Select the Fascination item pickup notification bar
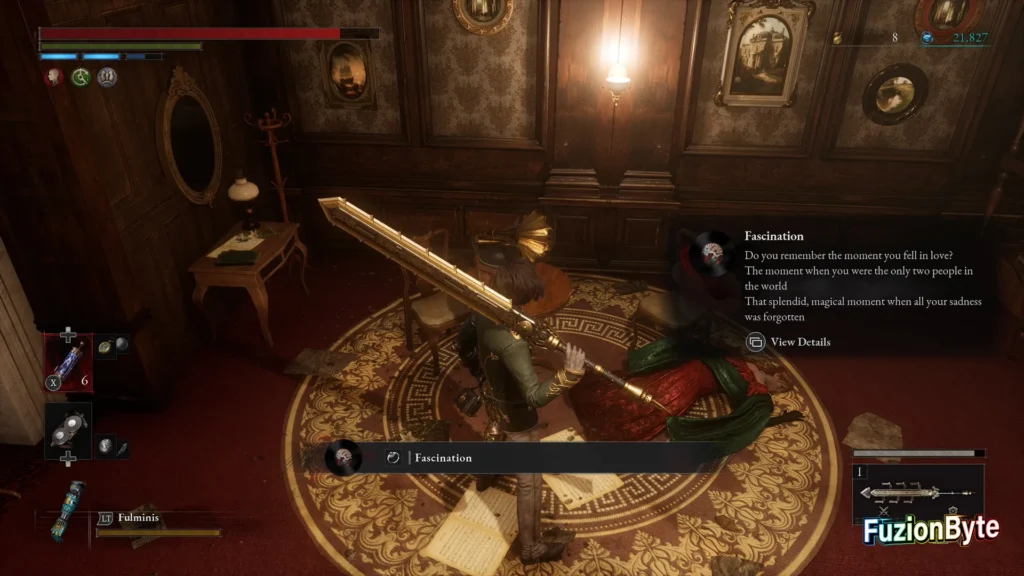 pyautogui.click(x=520, y=457)
